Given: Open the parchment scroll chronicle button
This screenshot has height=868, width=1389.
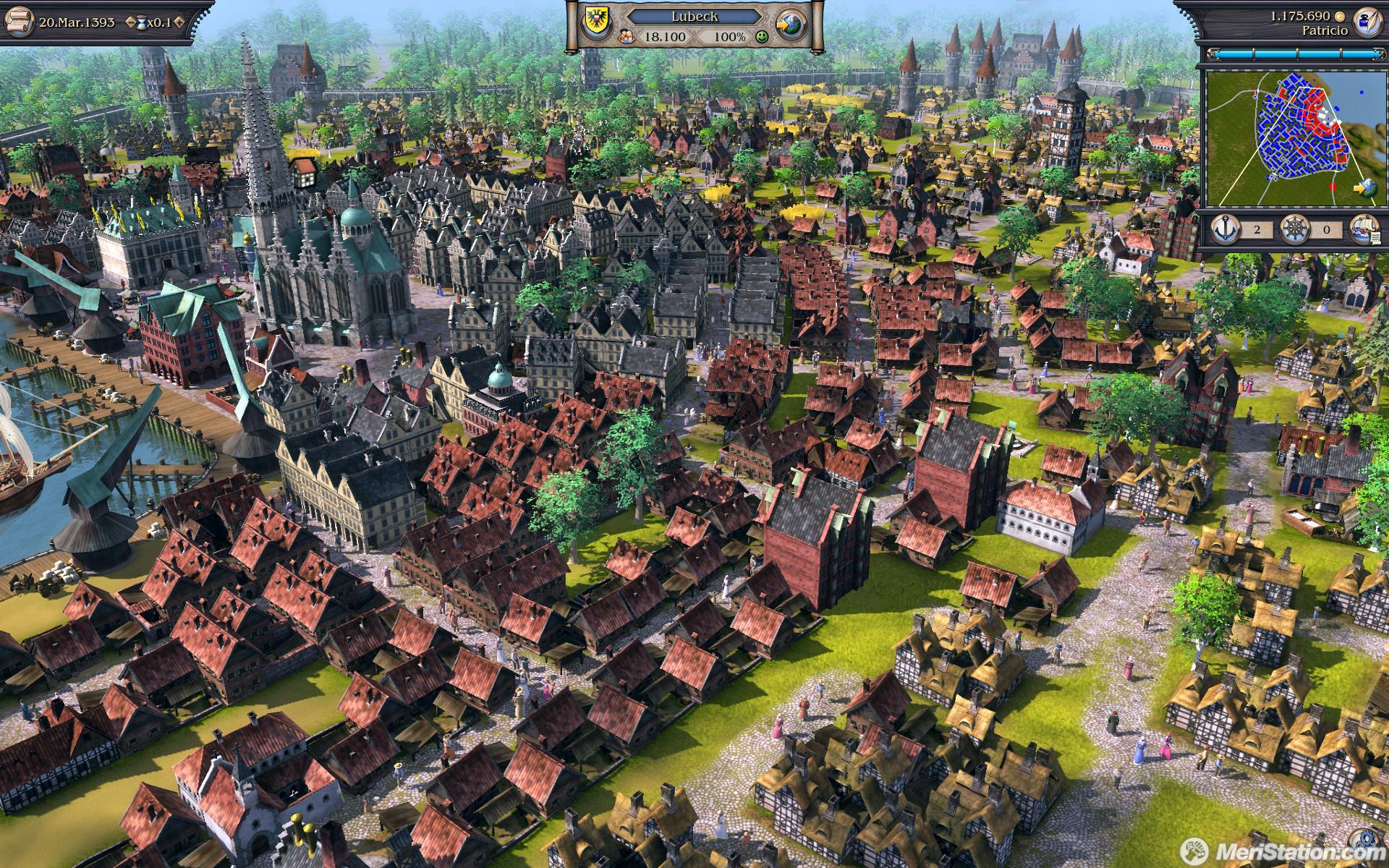Looking at the screenshot, I should click(x=19, y=21).
